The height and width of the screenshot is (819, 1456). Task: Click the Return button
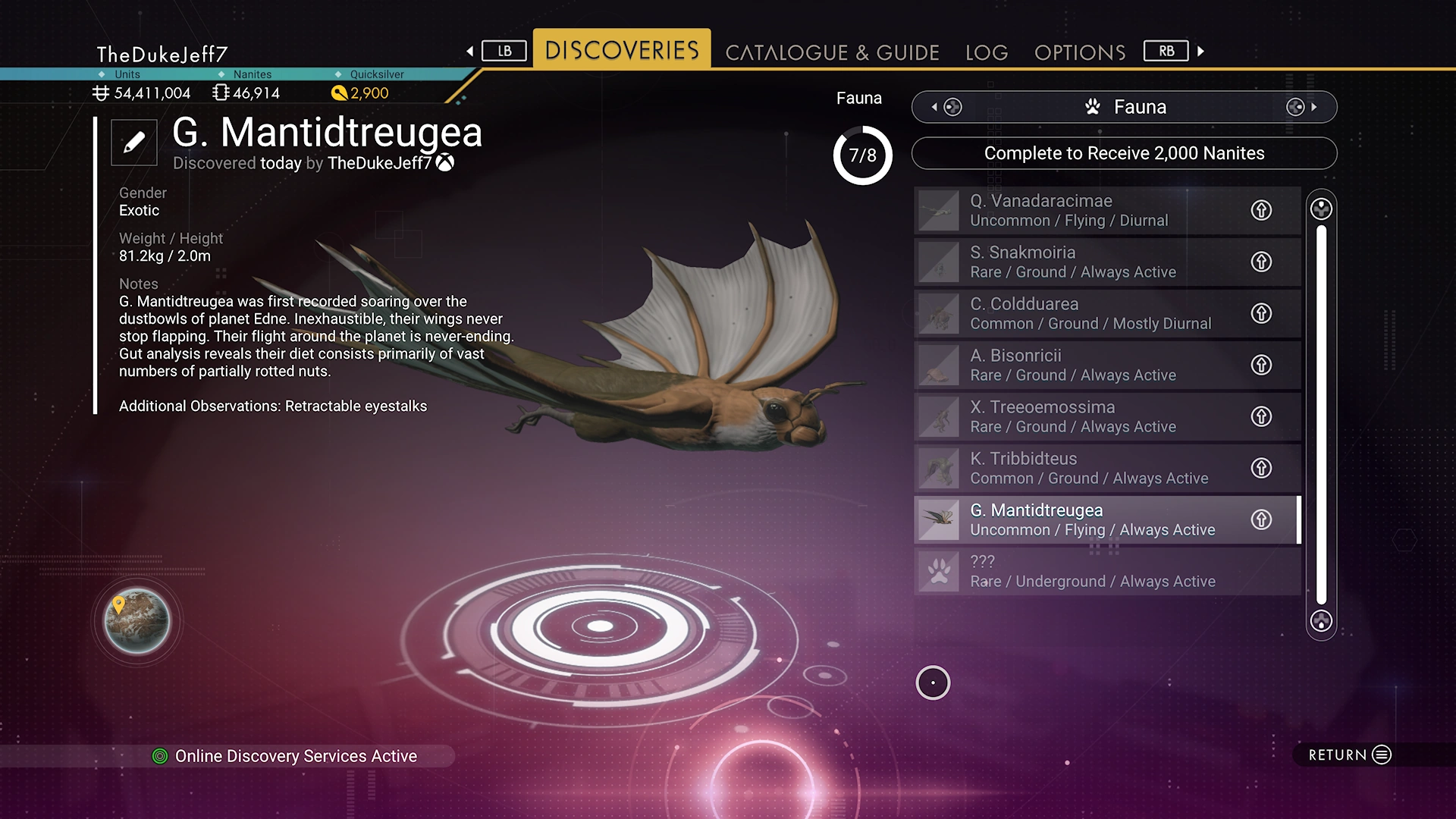(x=1350, y=755)
